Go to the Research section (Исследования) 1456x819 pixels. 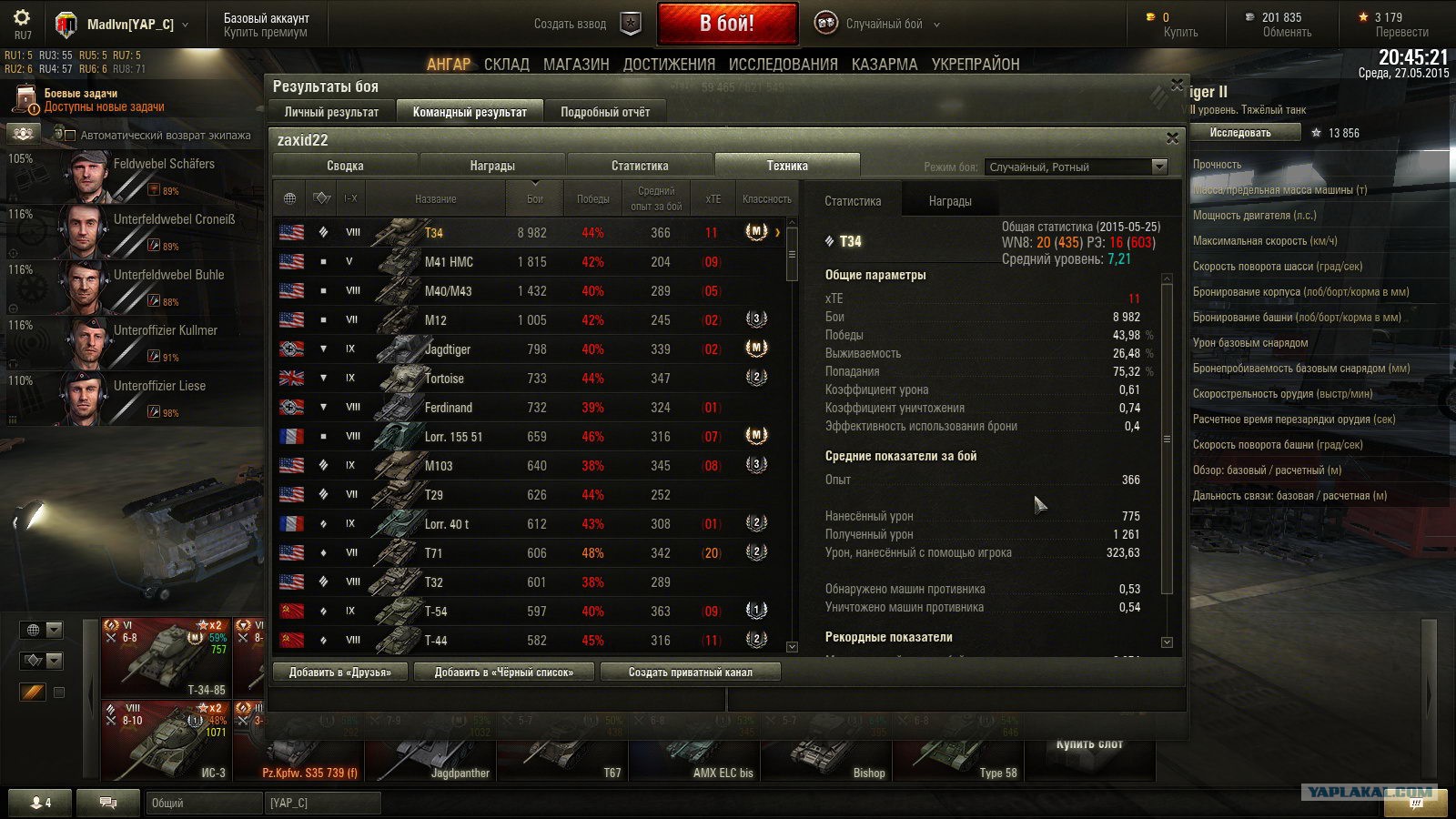[783, 64]
